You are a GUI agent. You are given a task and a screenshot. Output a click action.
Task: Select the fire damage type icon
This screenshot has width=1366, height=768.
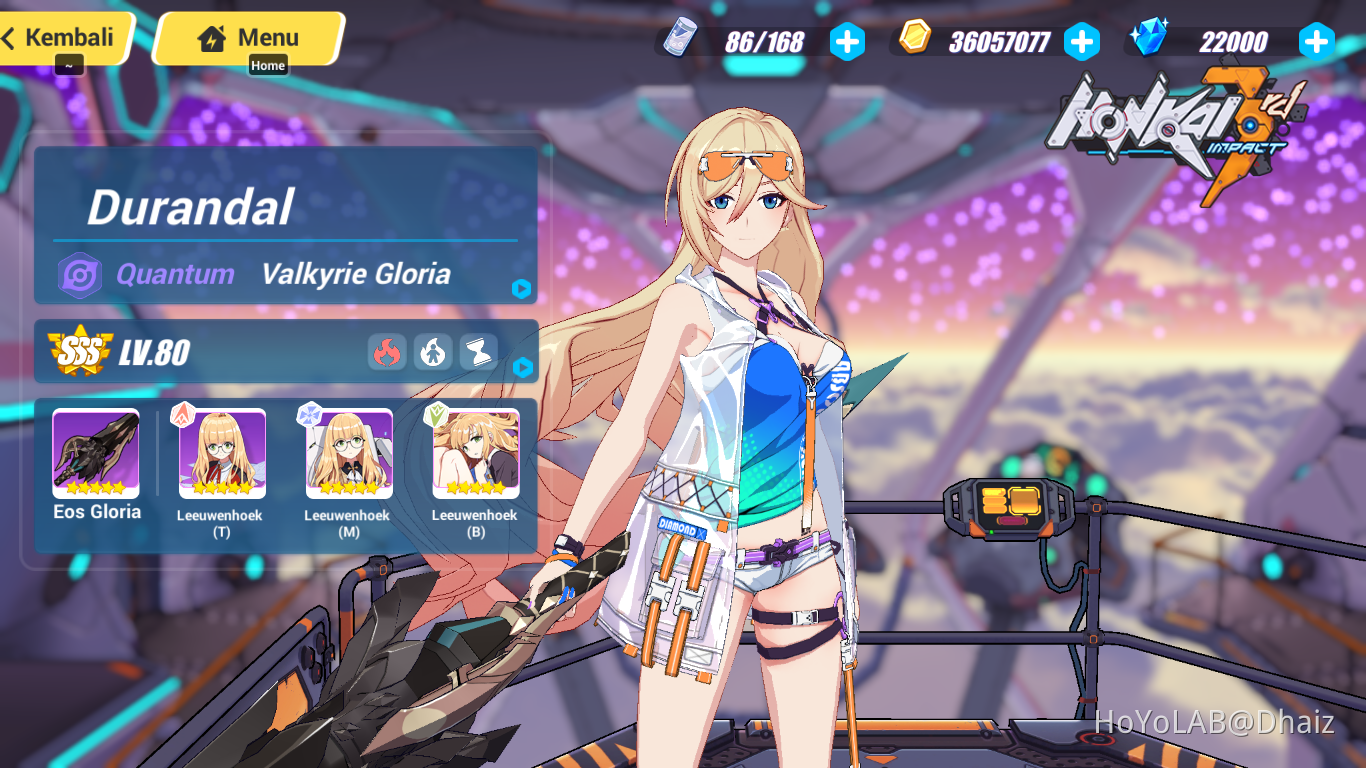click(x=388, y=352)
